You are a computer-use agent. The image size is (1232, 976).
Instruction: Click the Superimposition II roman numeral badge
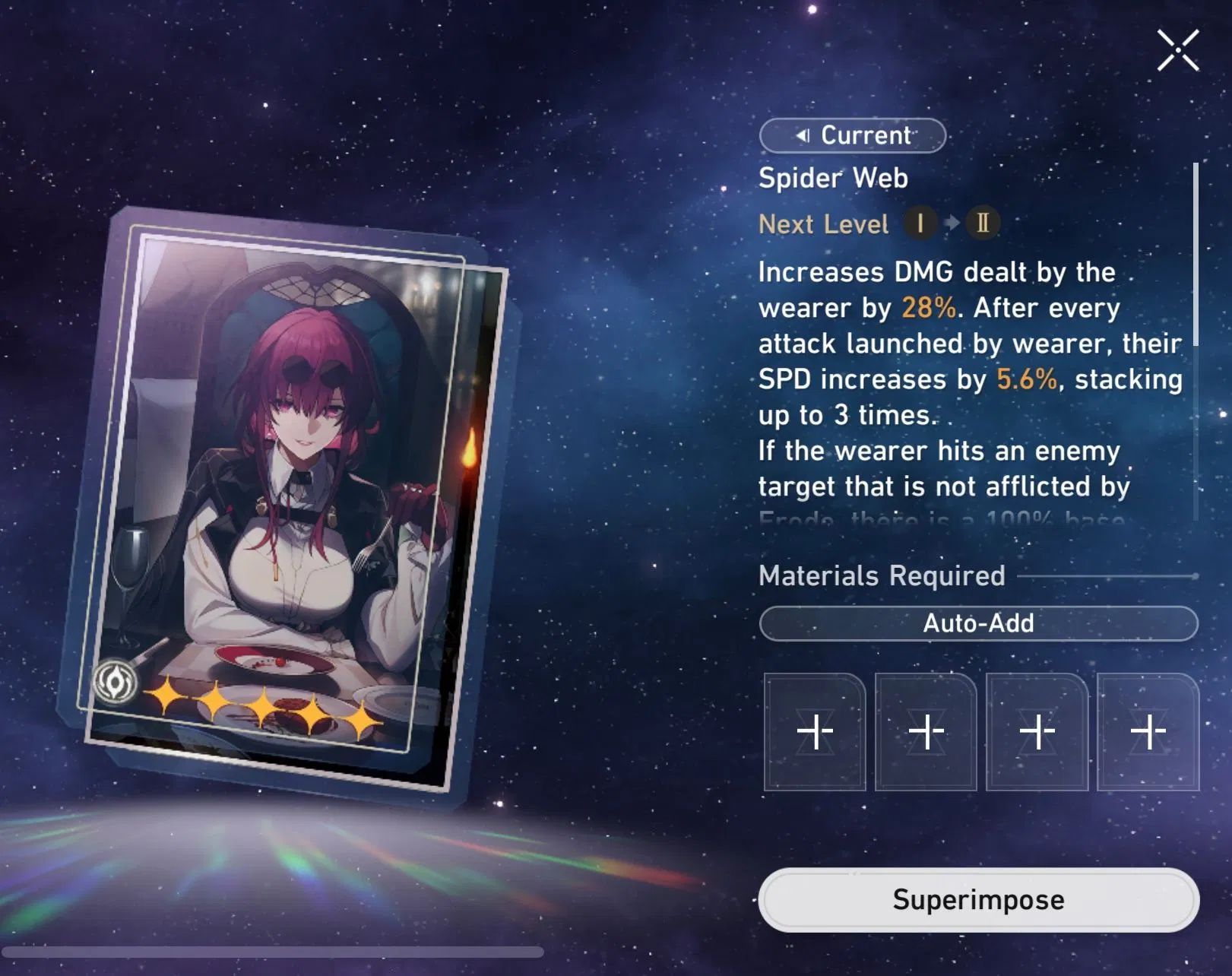(980, 223)
